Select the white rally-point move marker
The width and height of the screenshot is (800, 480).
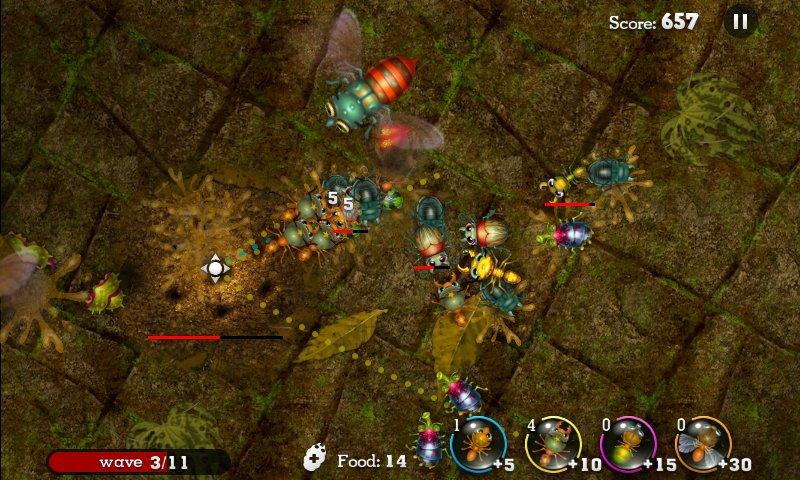(x=215, y=268)
